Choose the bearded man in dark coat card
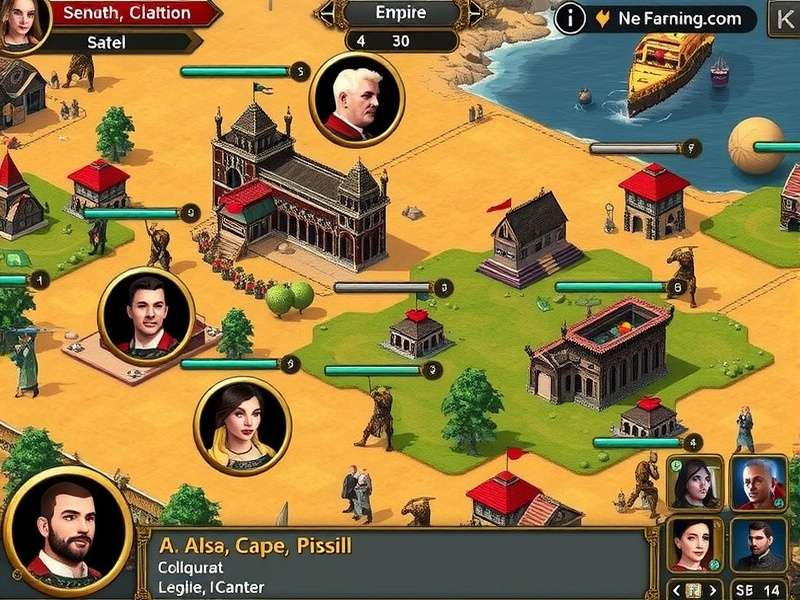Image resolution: width=800 pixels, height=600 pixels. point(758,543)
